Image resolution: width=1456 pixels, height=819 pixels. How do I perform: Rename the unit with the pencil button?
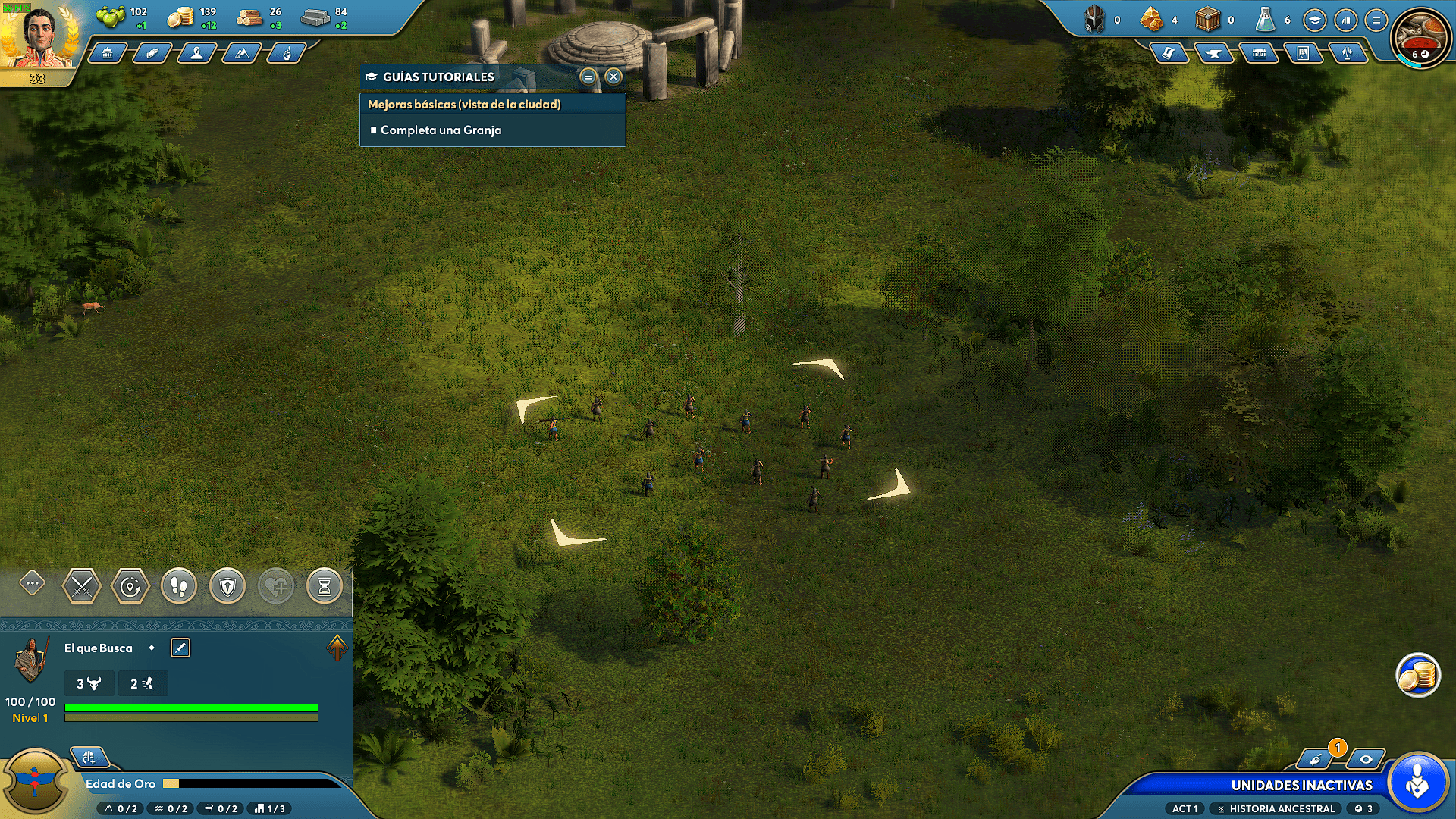click(180, 648)
